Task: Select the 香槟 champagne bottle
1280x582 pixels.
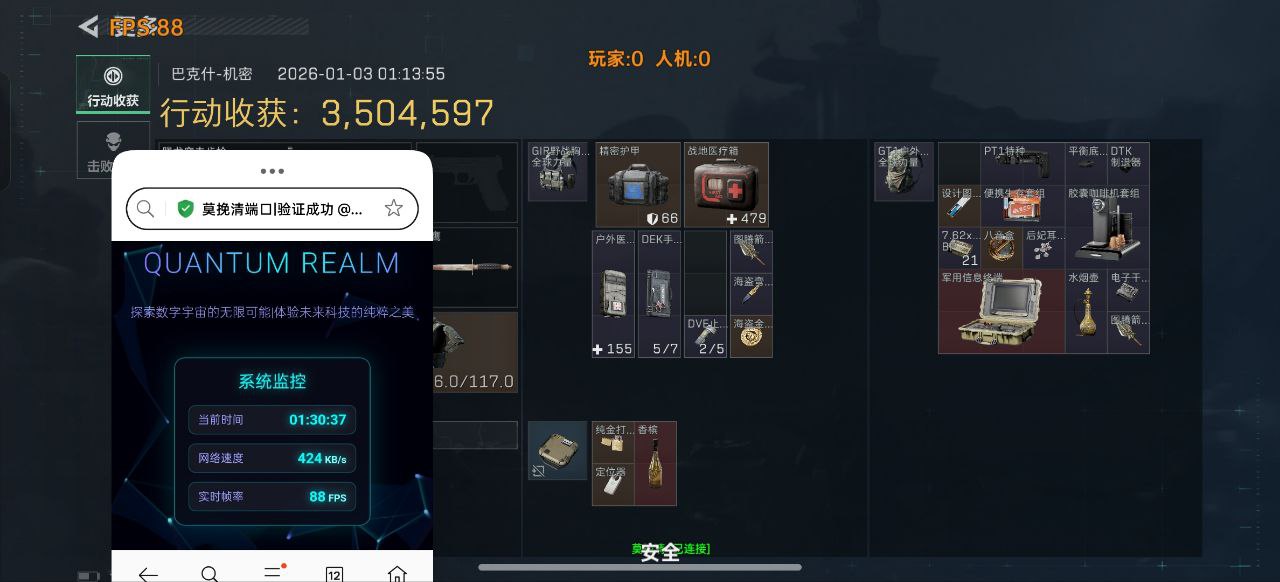Action: tap(655, 464)
